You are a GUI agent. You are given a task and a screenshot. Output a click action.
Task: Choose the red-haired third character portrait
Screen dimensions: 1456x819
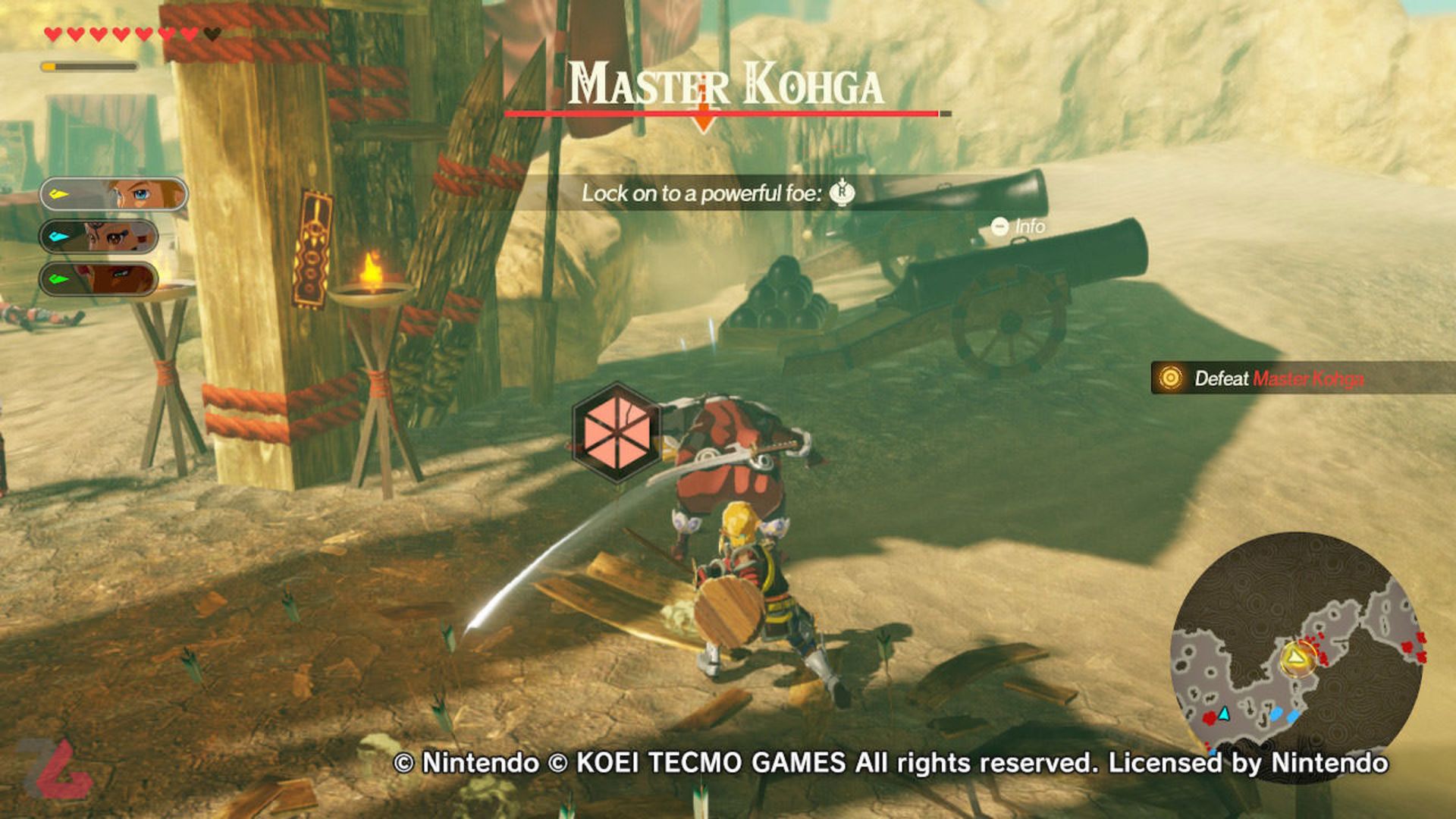[99, 278]
